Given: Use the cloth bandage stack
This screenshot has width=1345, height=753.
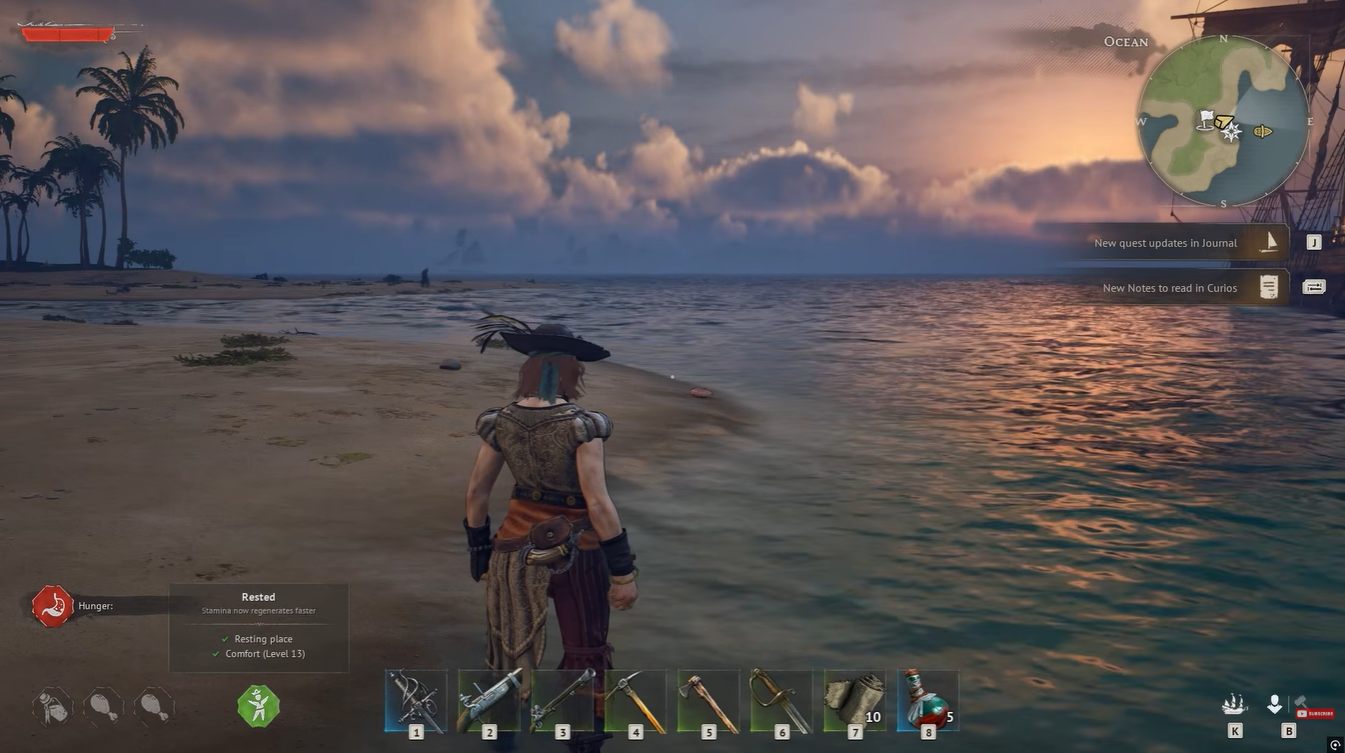Looking at the screenshot, I should click(855, 700).
